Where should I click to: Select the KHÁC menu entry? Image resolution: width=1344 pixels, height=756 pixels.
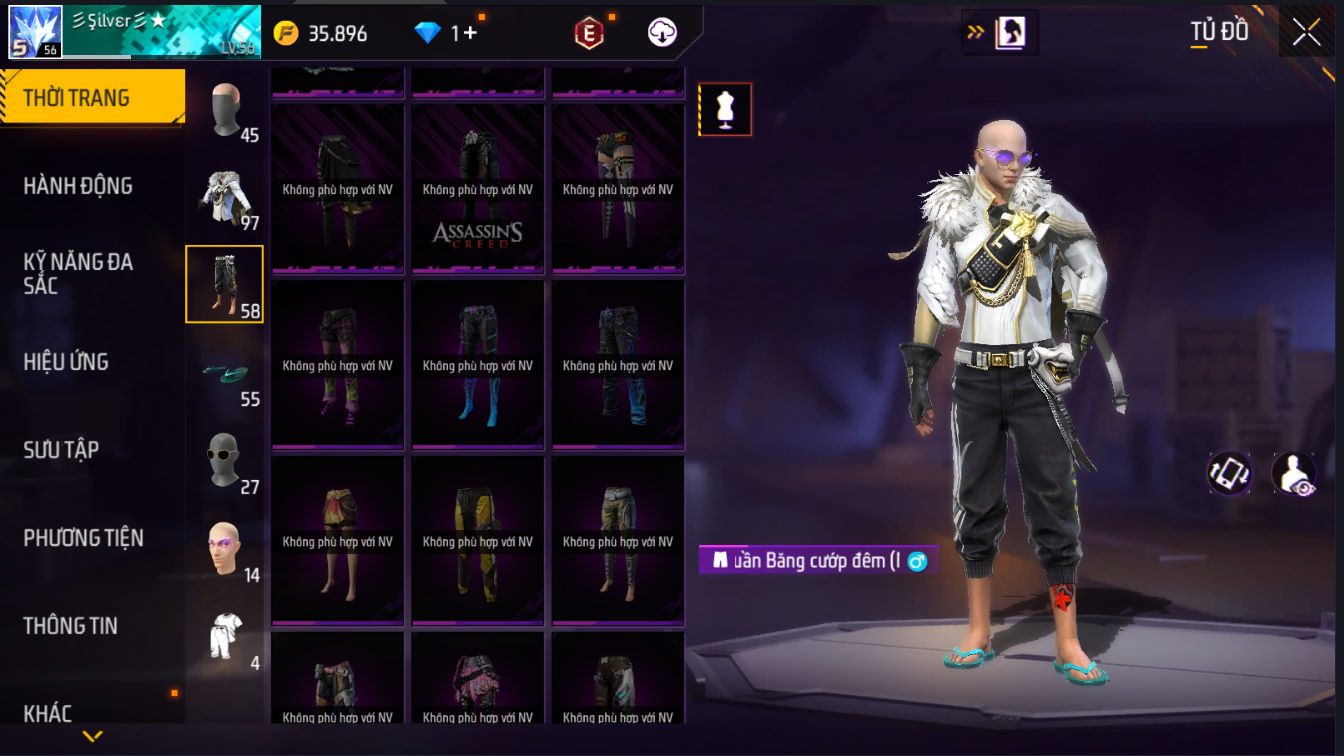[x=48, y=713]
